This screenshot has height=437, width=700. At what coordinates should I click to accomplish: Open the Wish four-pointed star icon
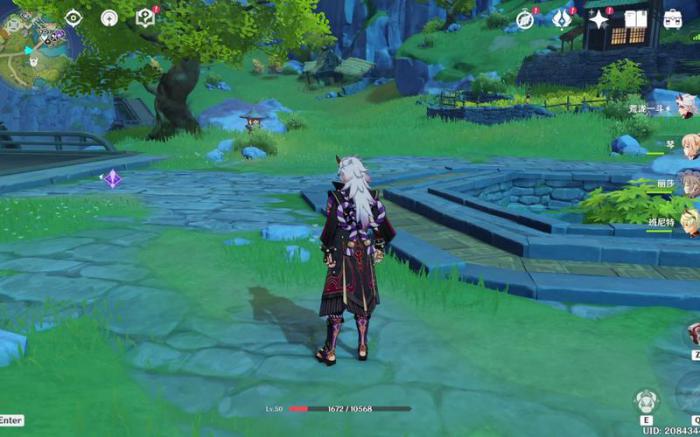599,19
